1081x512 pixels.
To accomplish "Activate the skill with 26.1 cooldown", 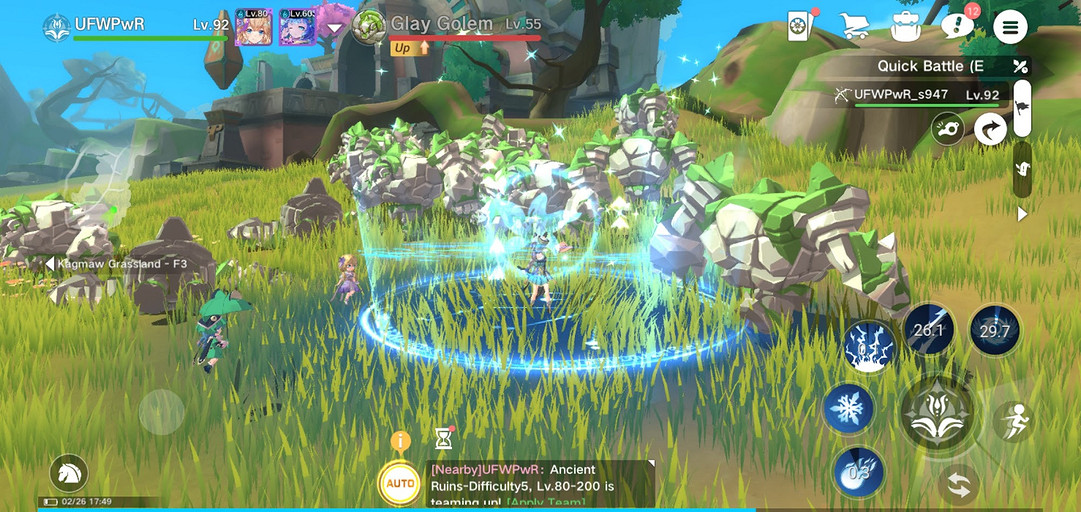I will (929, 330).
